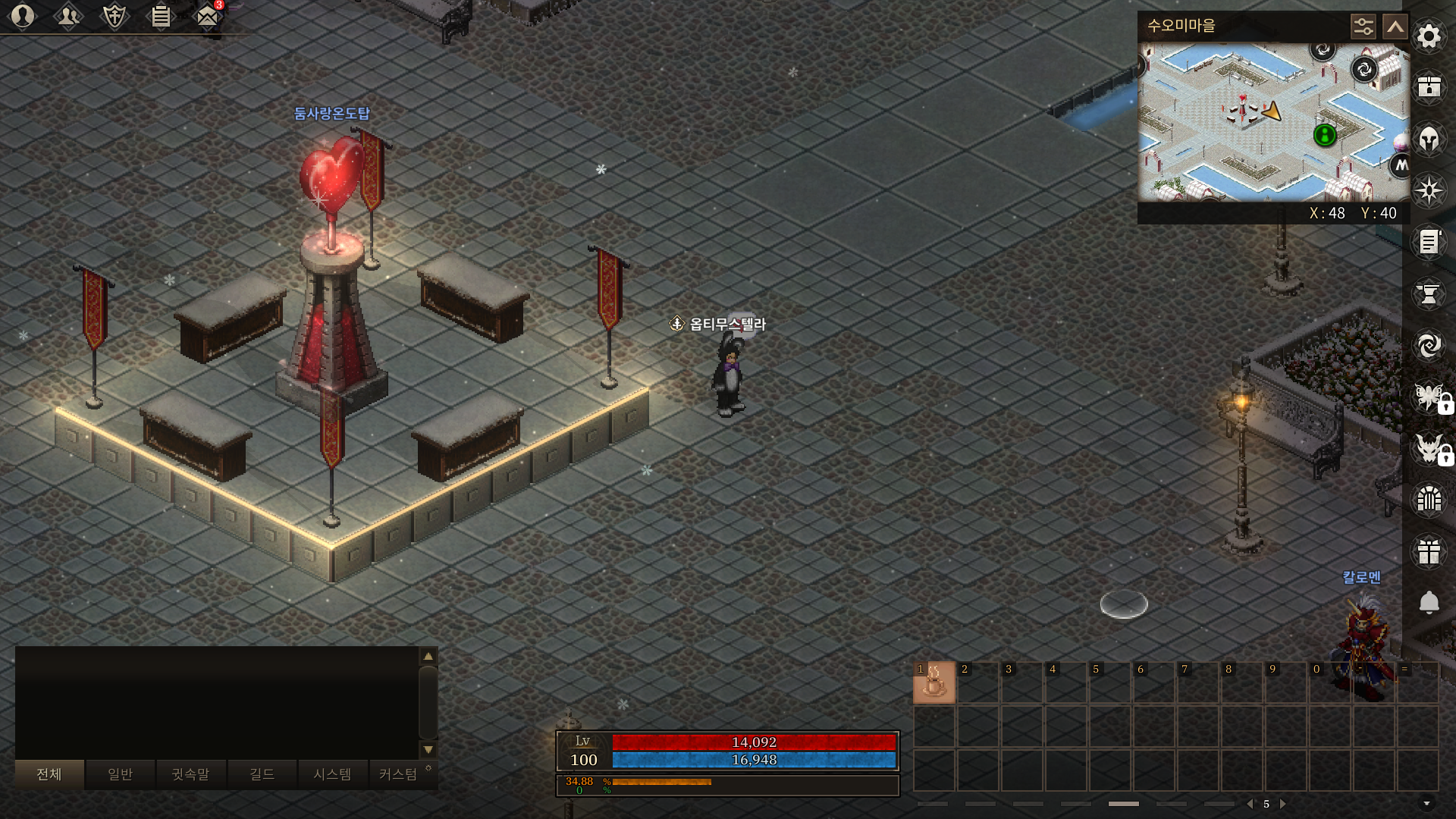
Task: Open the guild shield icon
Action: 115,16
